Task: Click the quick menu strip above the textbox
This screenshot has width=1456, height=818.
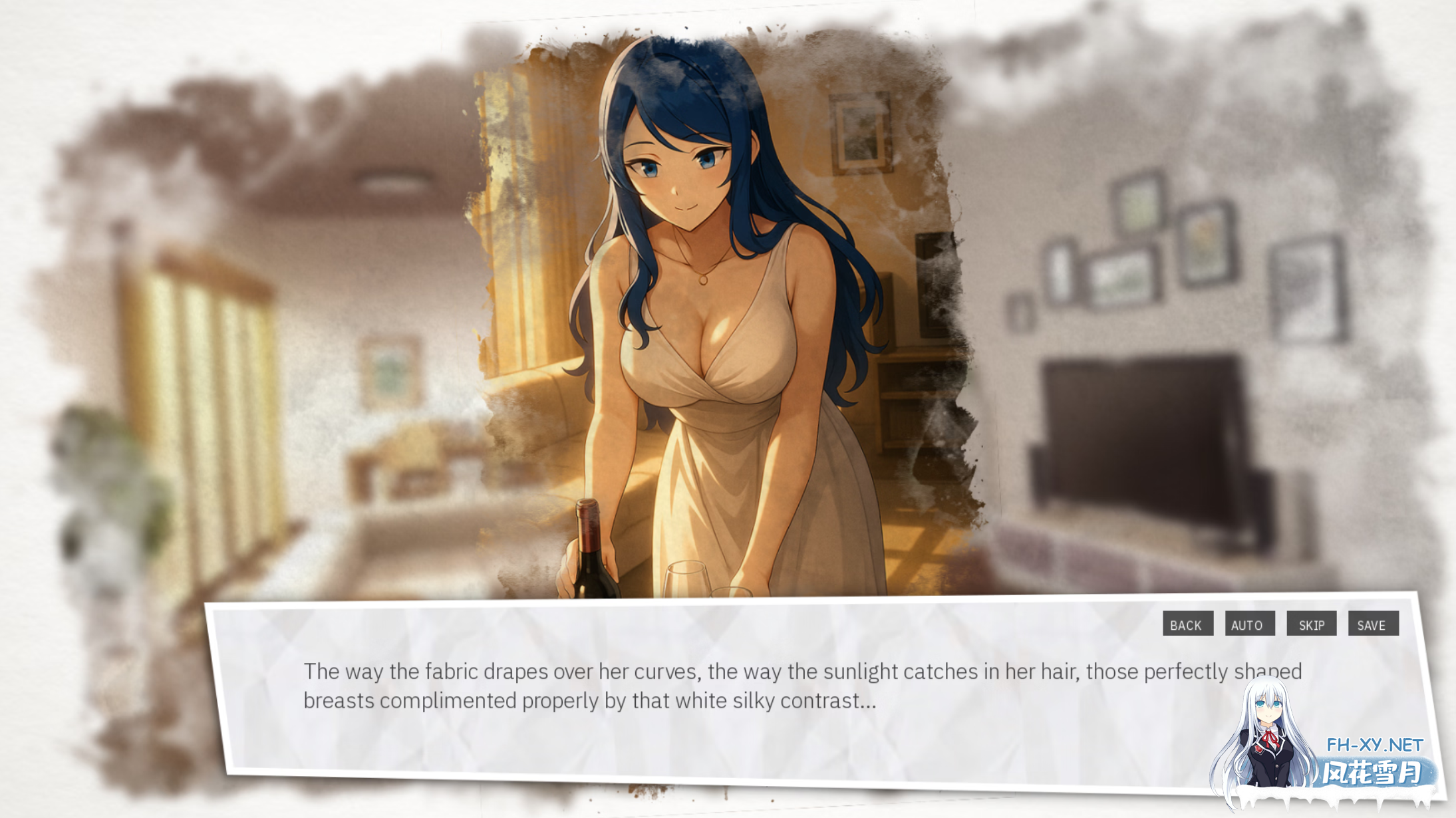Action: pyautogui.click(x=1280, y=624)
